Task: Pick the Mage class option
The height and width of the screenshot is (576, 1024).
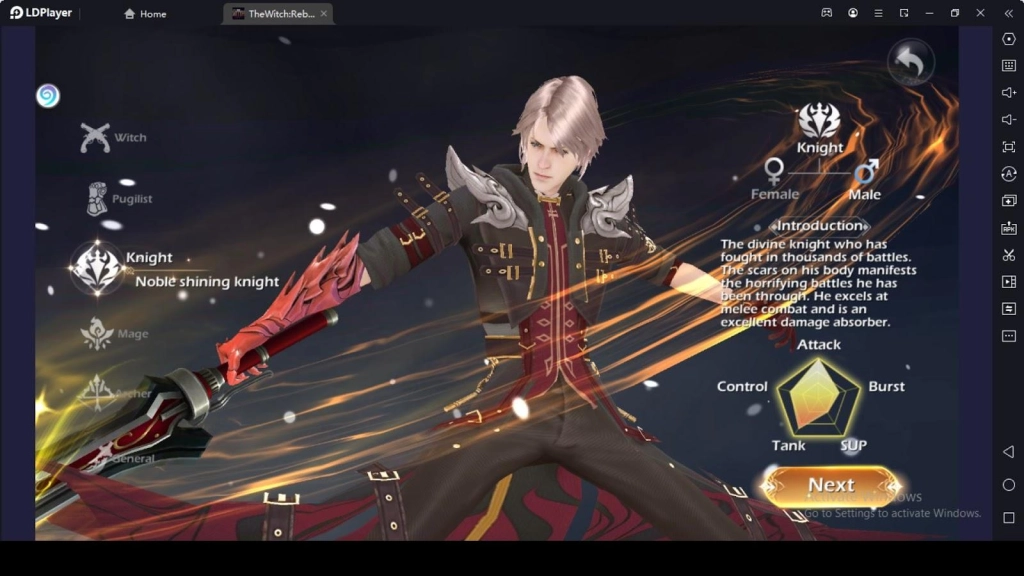Action: pyautogui.click(x=98, y=334)
